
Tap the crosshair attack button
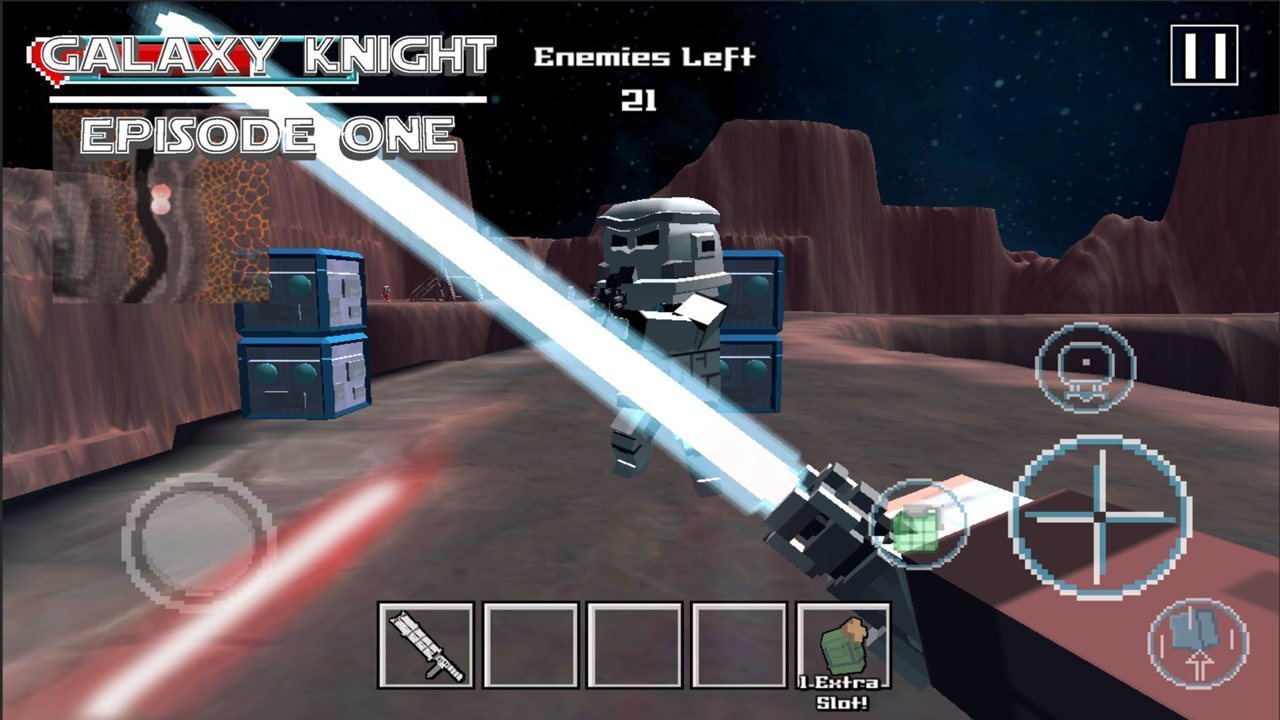point(1100,517)
